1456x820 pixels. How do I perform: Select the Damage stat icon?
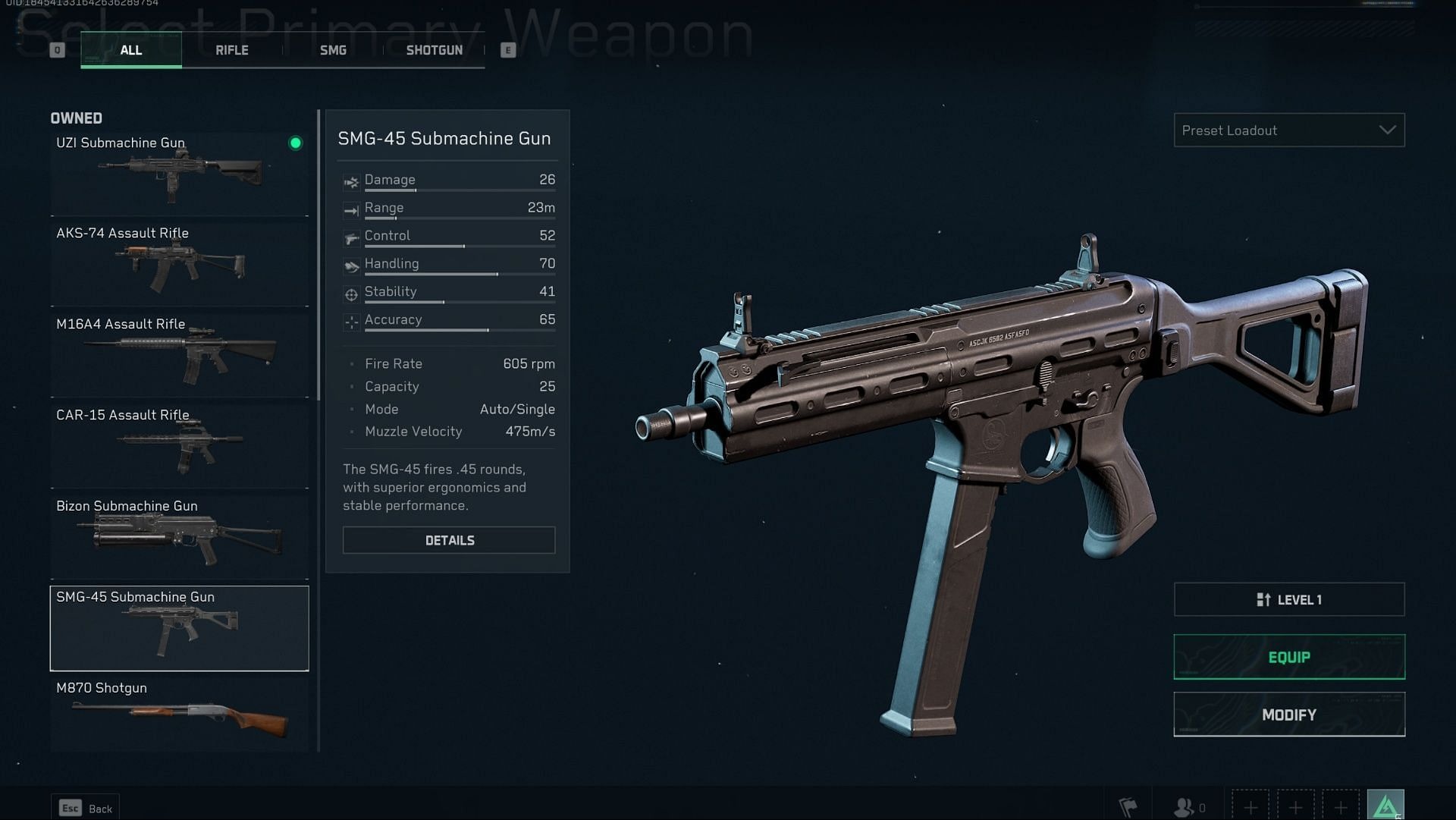[x=350, y=182]
